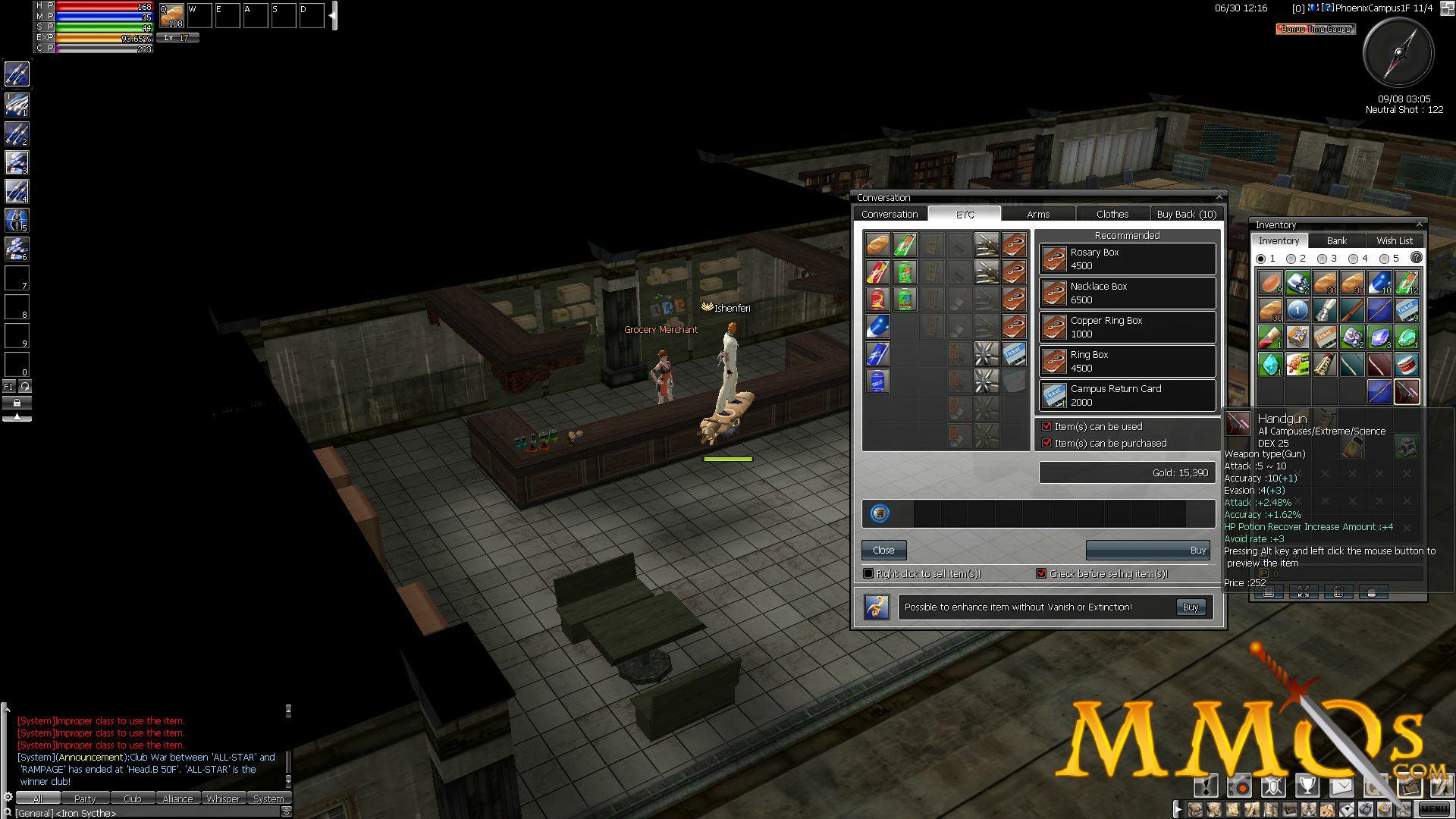
Task: Enable Right click to sell item(s)
Action: tap(868, 574)
